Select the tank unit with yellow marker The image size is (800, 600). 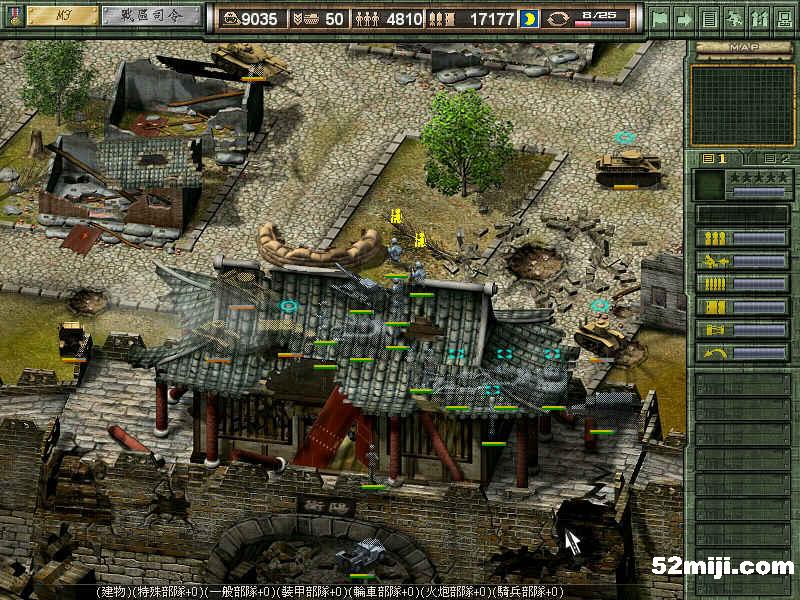coord(619,165)
